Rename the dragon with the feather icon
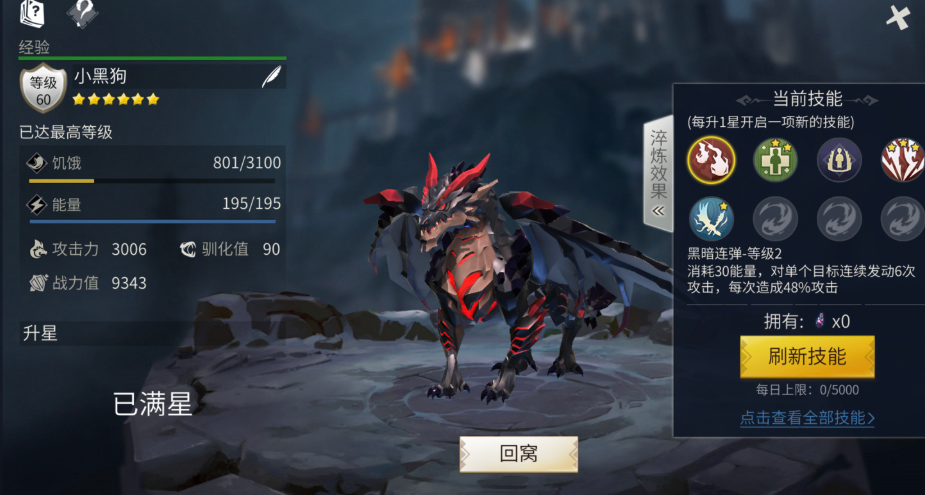This screenshot has height=495, width=925. click(270, 77)
